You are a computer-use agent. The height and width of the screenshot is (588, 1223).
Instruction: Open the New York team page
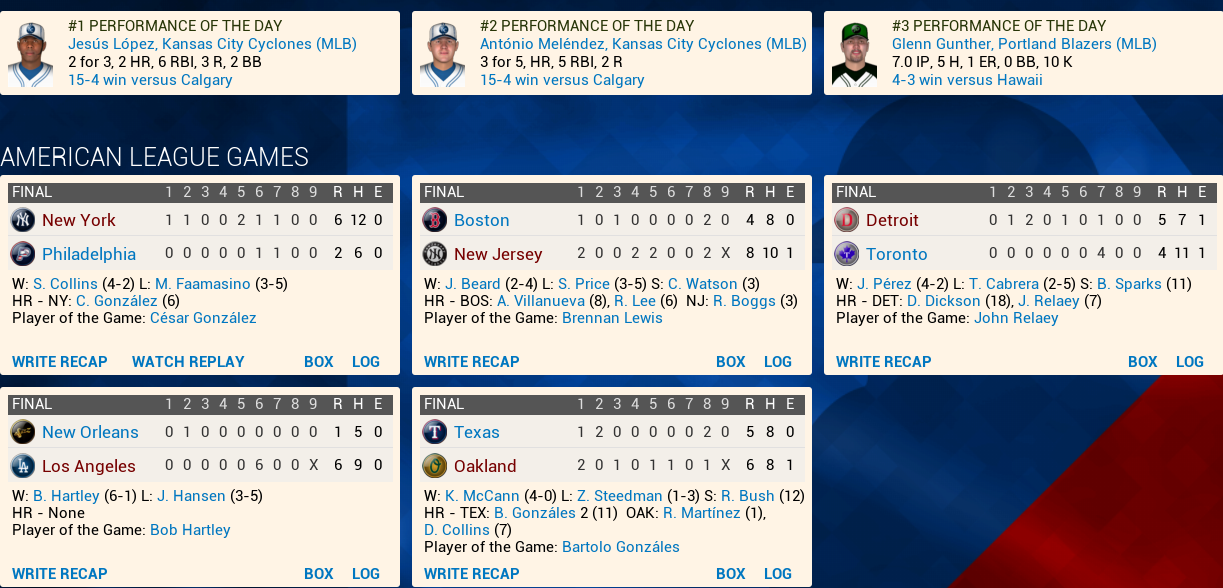(x=79, y=220)
